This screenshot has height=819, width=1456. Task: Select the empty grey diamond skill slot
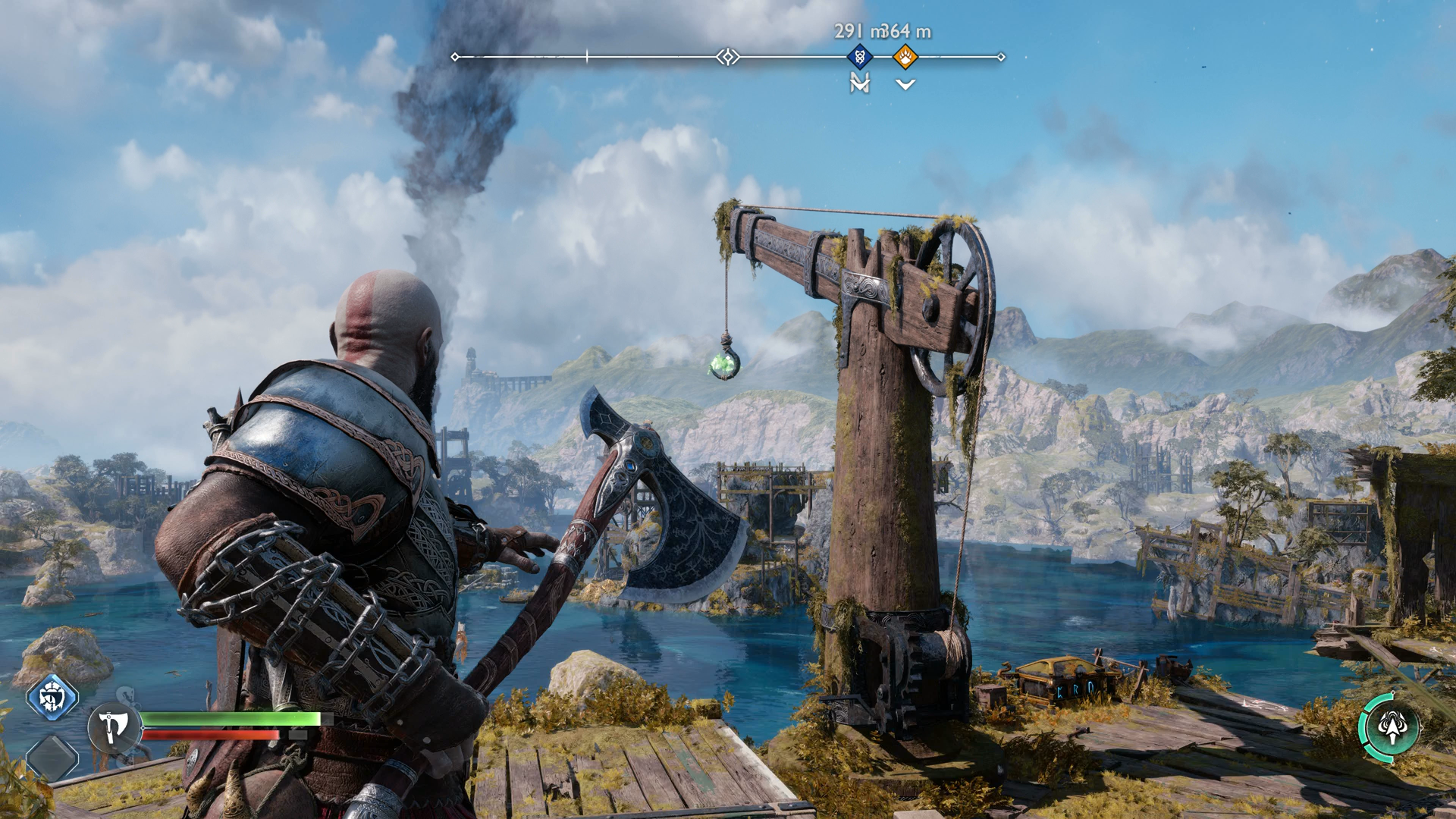52,757
